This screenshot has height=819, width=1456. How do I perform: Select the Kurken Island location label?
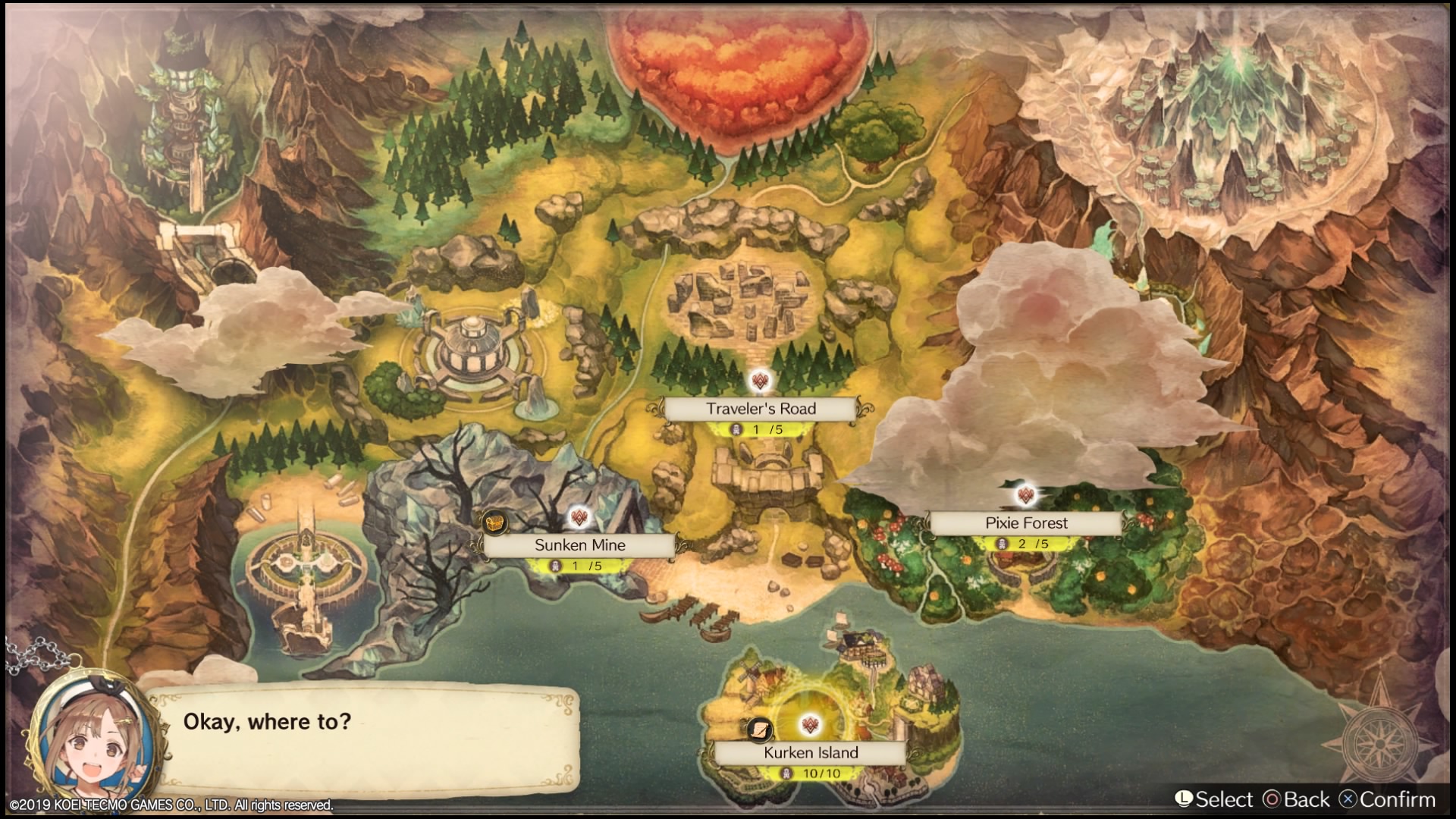811,753
